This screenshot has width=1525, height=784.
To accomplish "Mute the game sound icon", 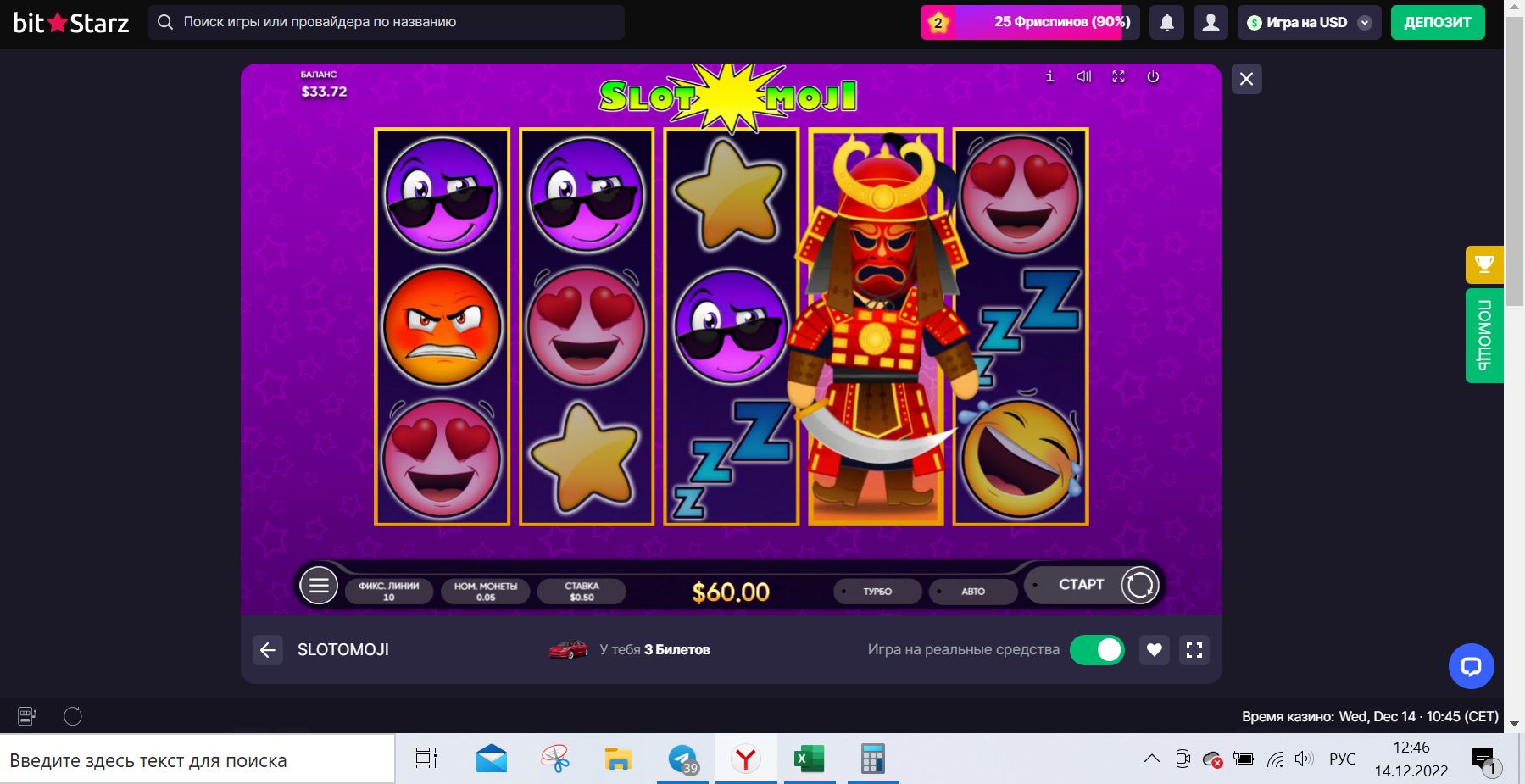I will pos(1083,76).
